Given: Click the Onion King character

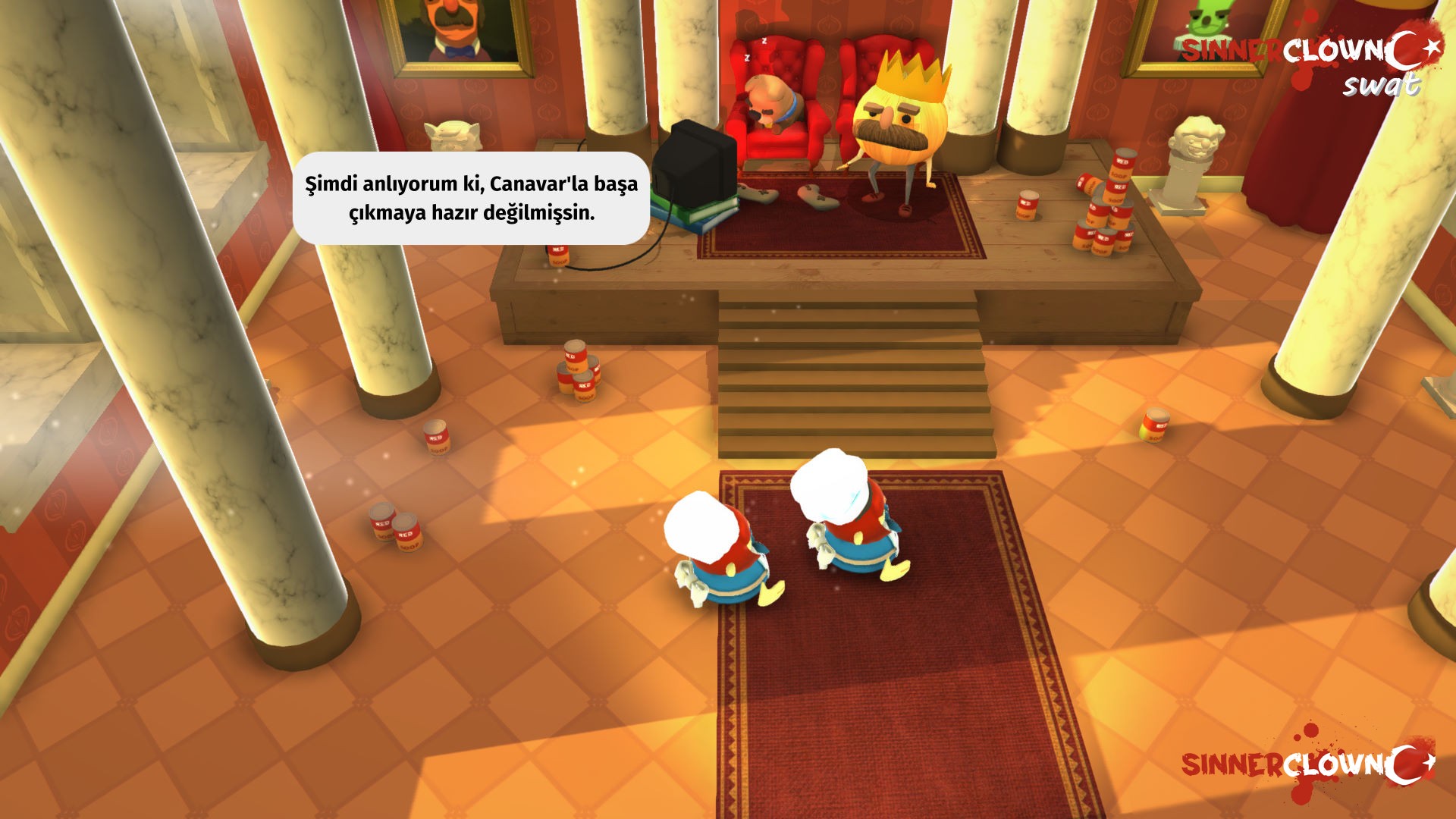Looking at the screenshot, I should click(899, 129).
